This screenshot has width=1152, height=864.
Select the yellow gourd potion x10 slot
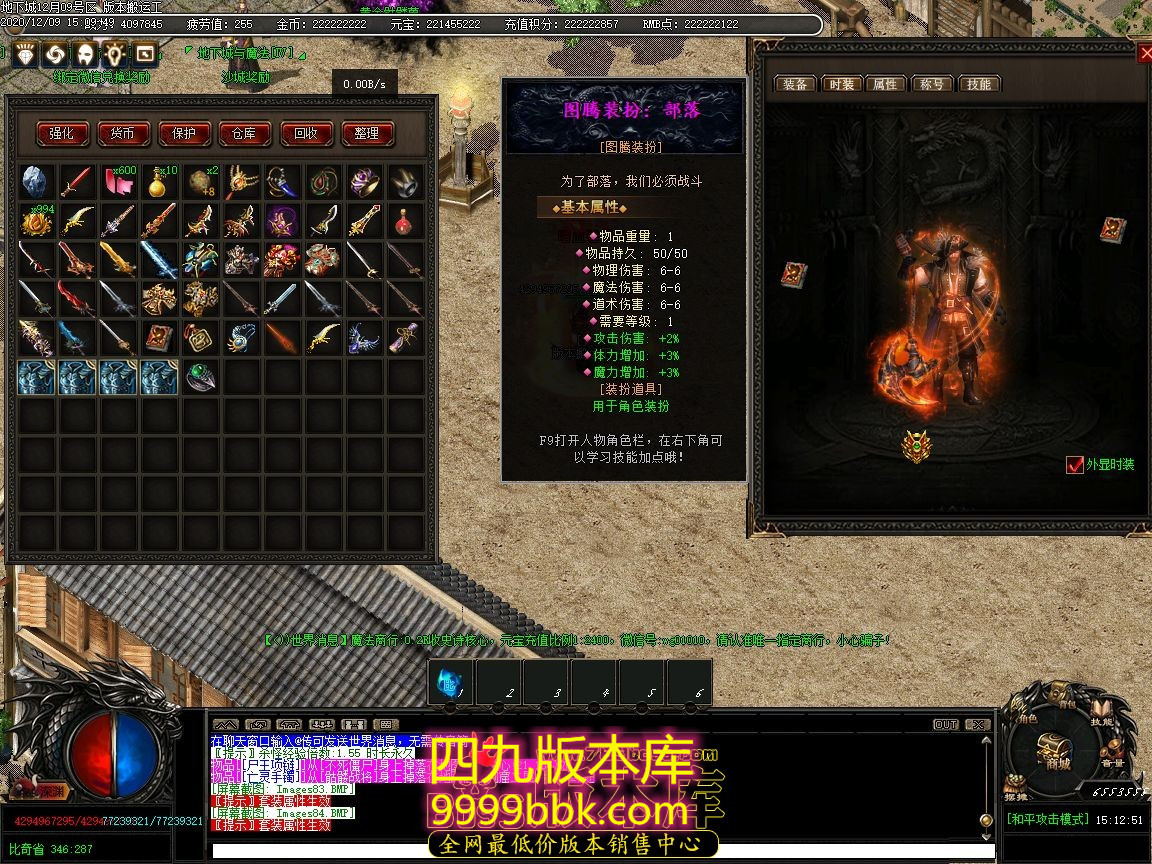[158, 181]
